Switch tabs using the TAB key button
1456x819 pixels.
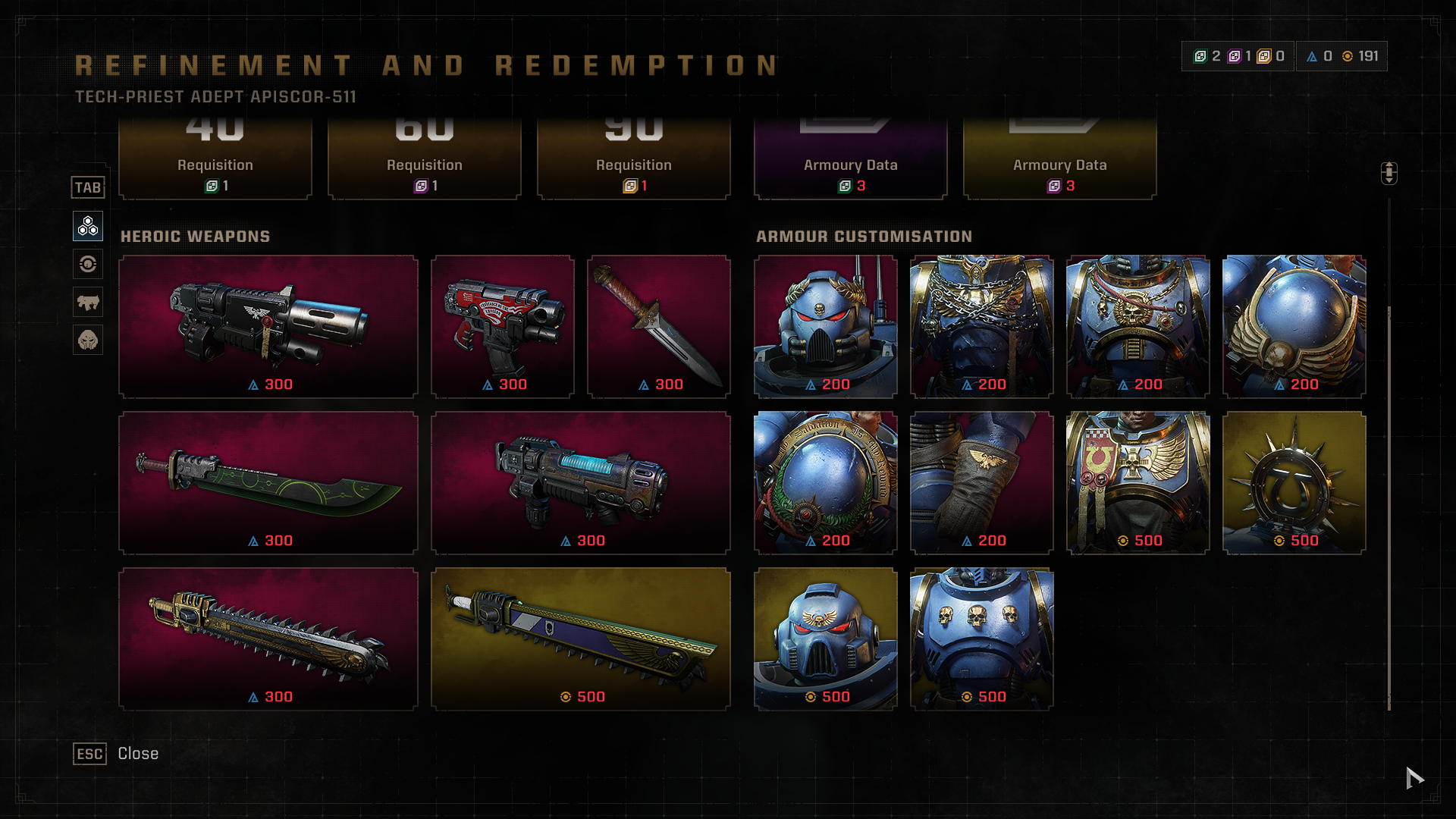click(x=88, y=187)
